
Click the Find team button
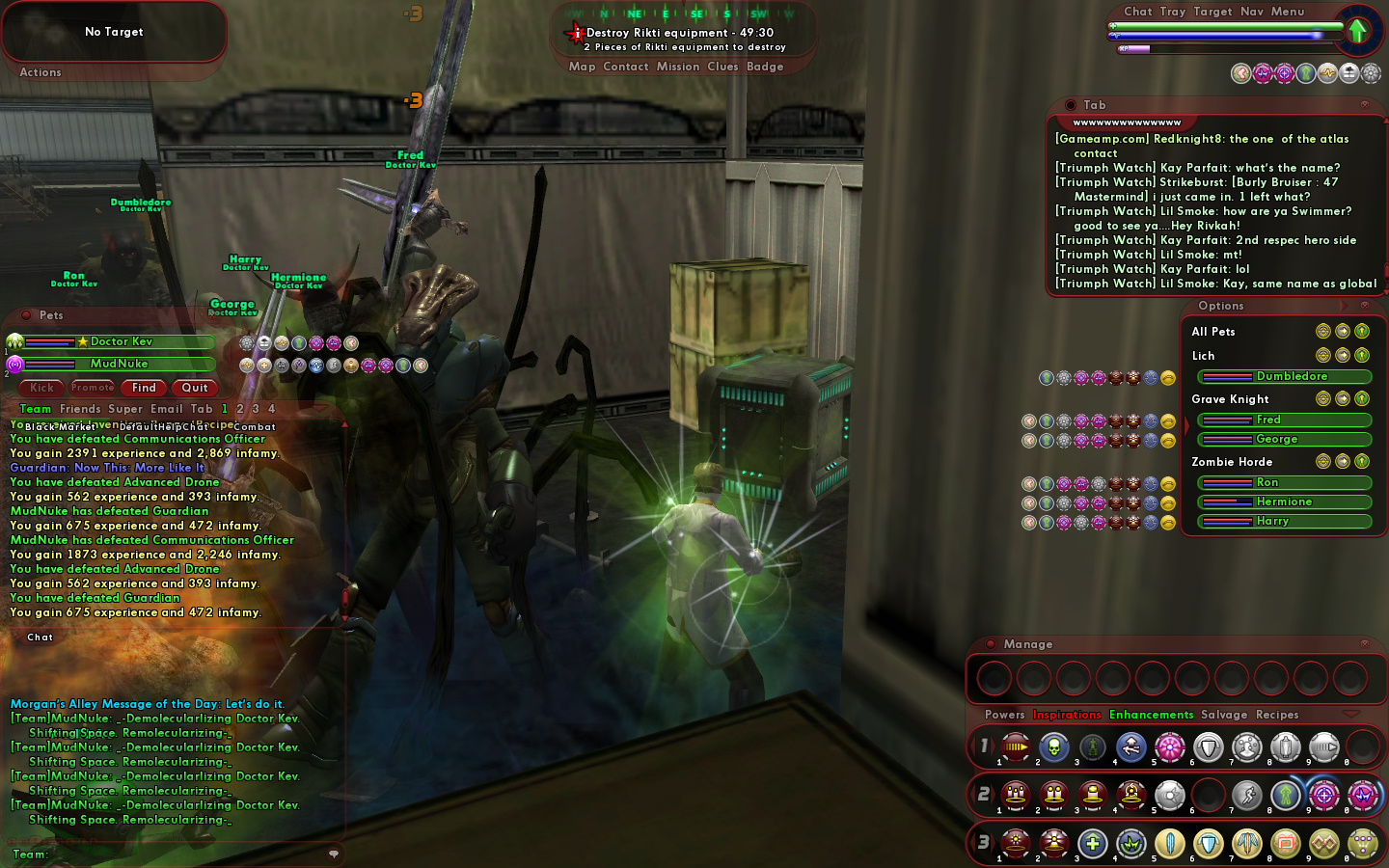click(144, 388)
